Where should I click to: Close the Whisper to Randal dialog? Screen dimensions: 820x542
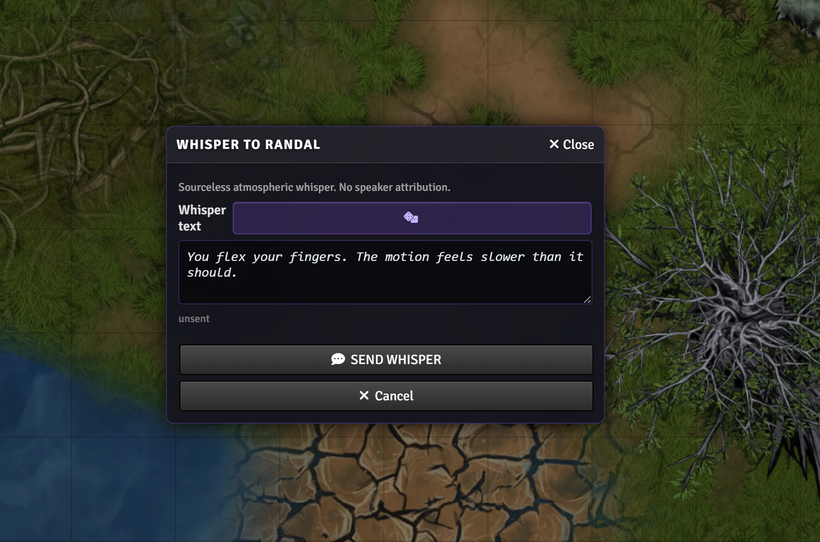point(571,144)
